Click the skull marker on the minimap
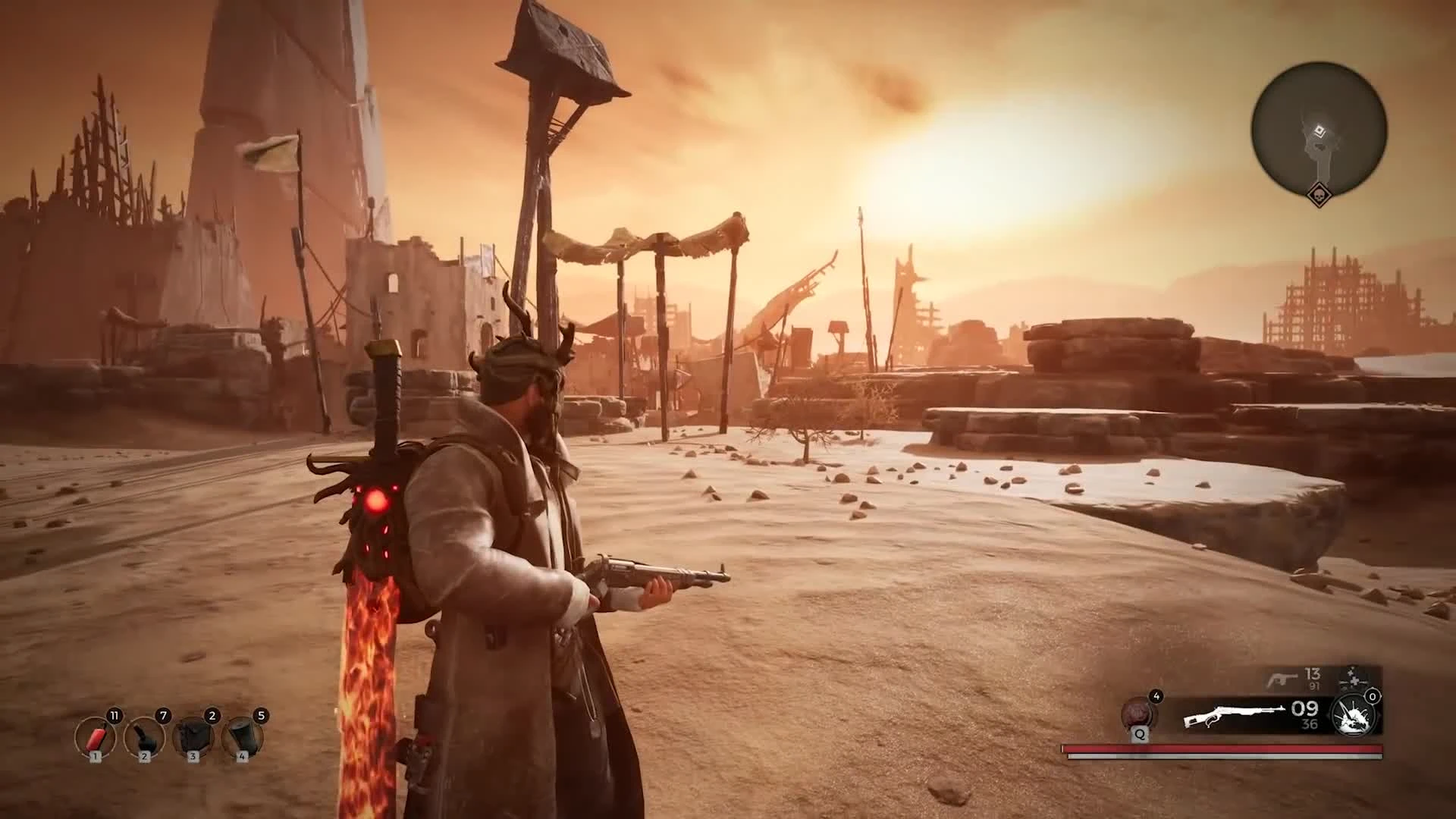 pos(1319,196)
